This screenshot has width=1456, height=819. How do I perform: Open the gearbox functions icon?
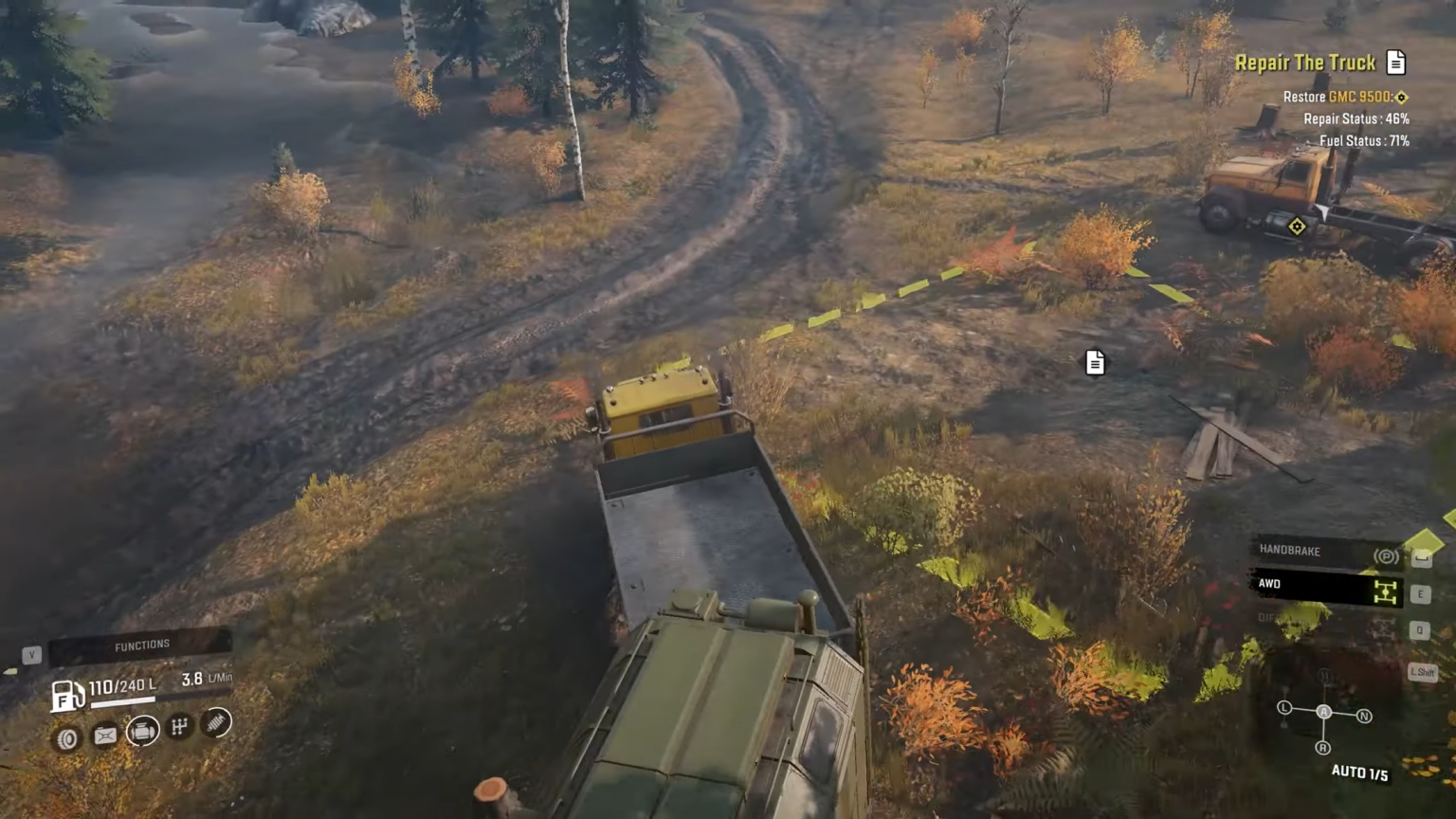pyautogui.click(x=178, y=725)
